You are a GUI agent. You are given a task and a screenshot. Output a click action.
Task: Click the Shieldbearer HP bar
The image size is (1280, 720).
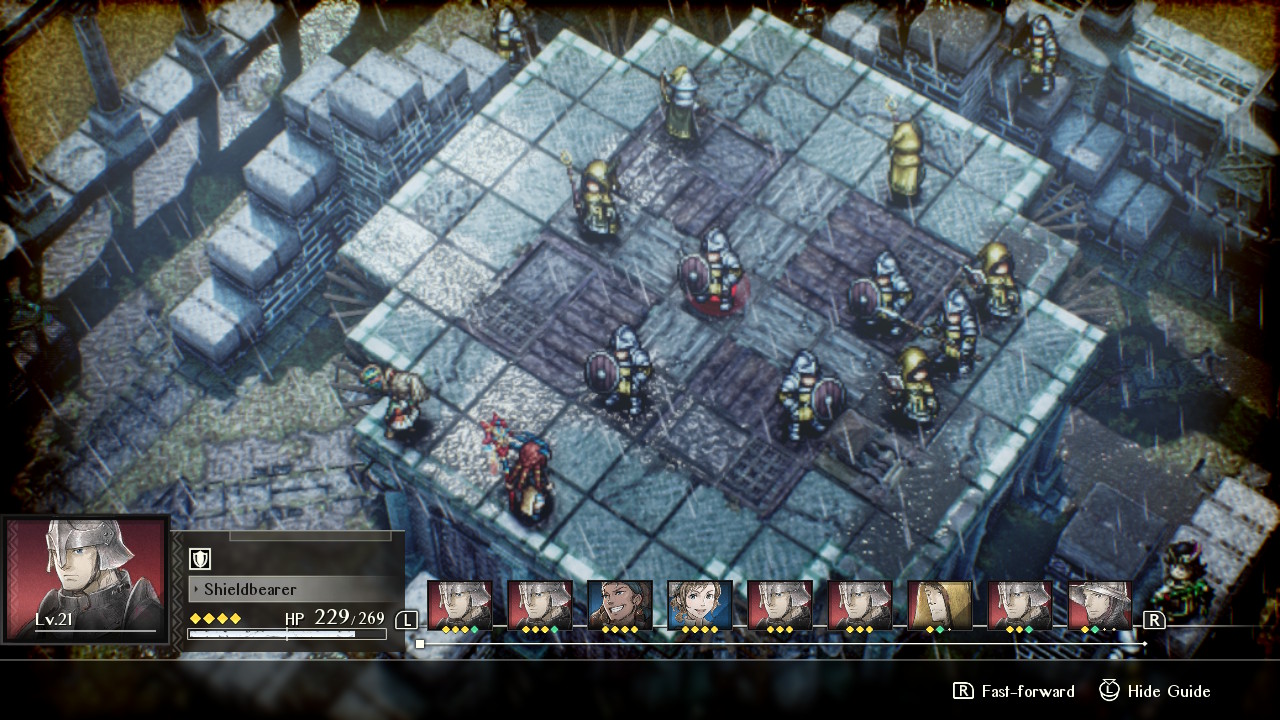point(287,634)
